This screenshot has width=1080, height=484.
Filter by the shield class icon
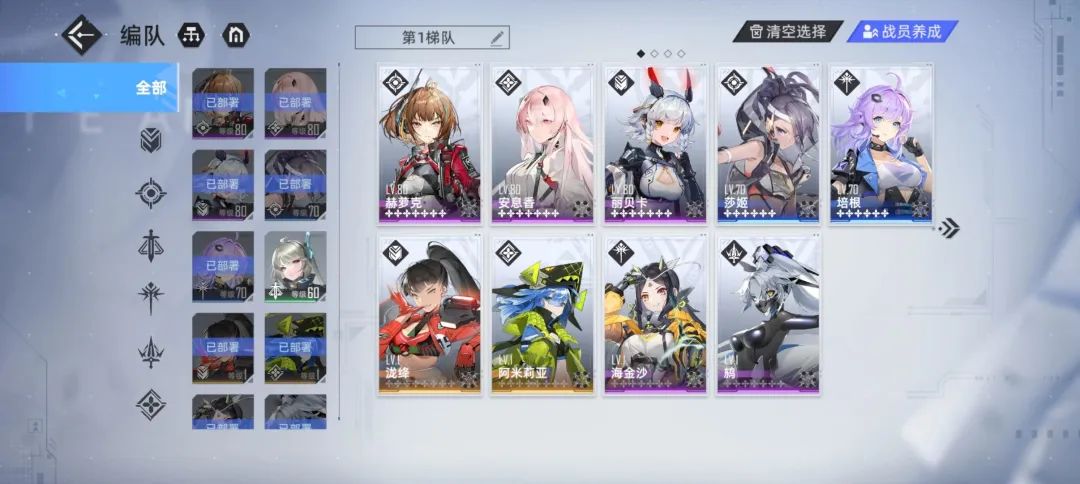coord(151,140)
